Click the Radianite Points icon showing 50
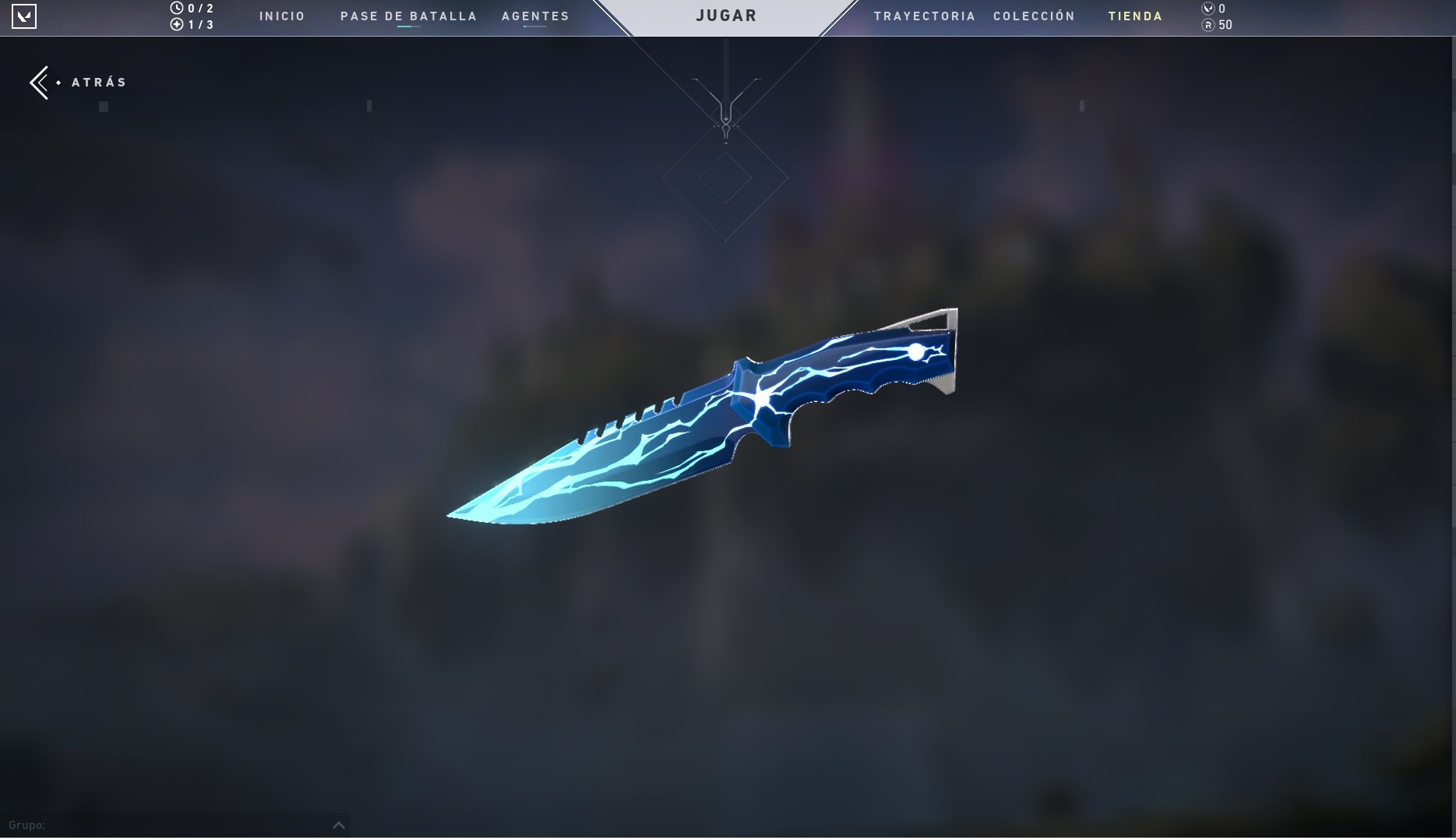This screenshot has height=840, width=1456. click(1208, 25)
